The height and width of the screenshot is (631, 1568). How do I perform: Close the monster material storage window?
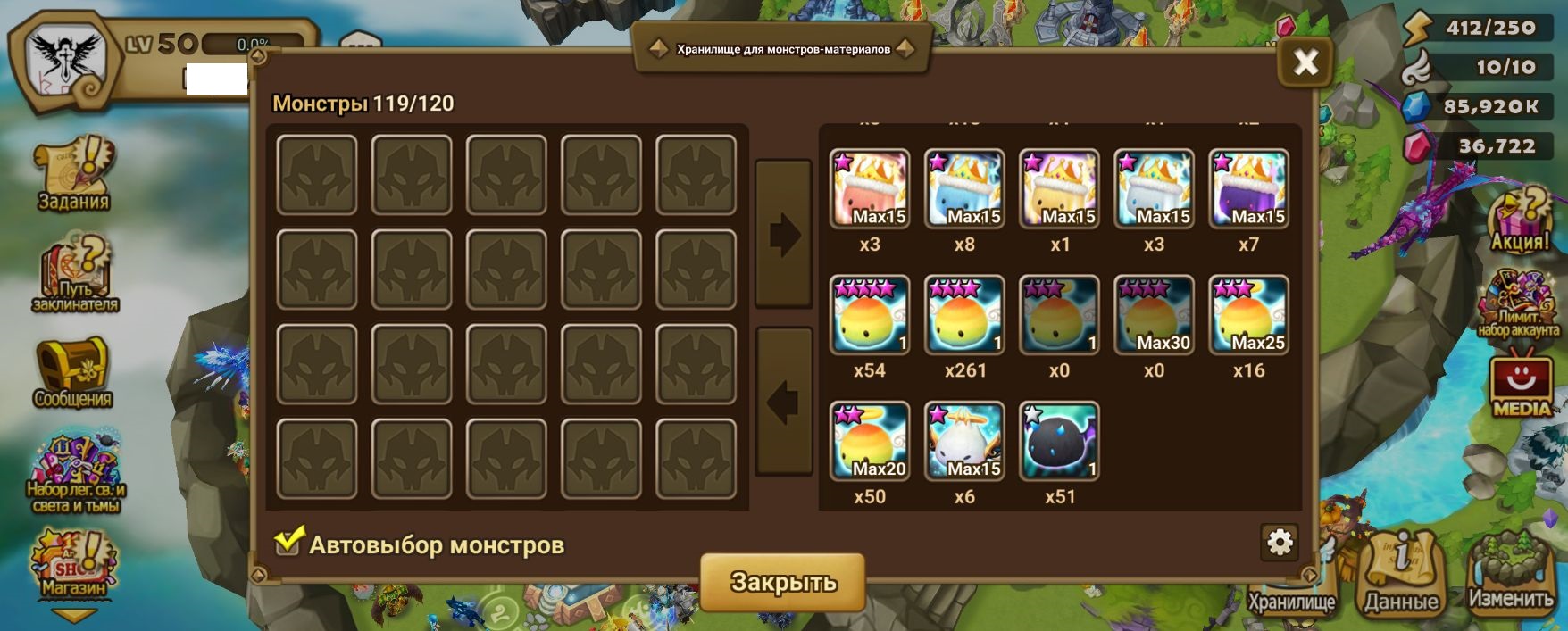click(x=1305, y=62)
